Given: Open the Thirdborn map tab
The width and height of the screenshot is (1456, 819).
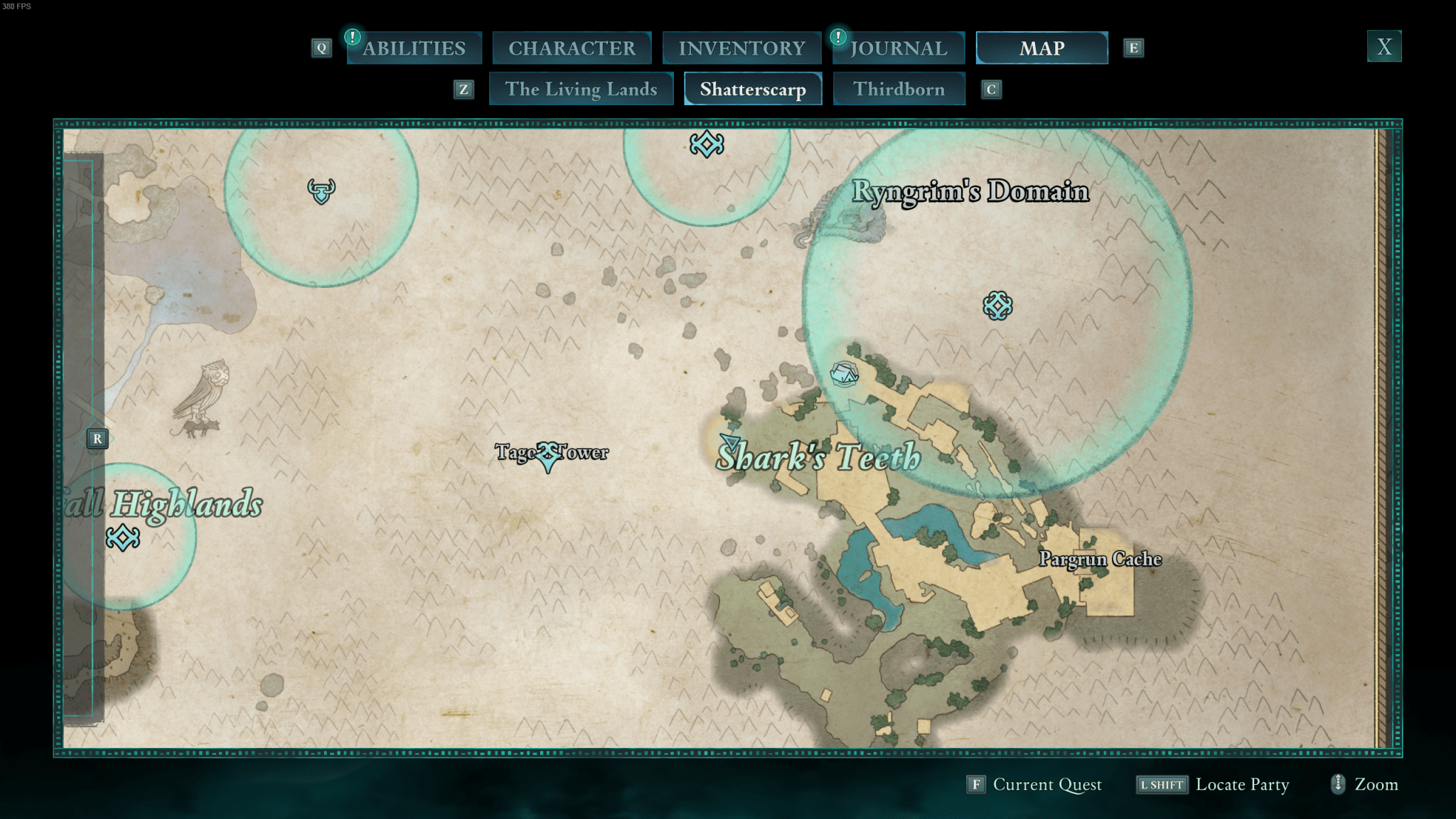Looking at the screenshot, I should coord(899,89).
